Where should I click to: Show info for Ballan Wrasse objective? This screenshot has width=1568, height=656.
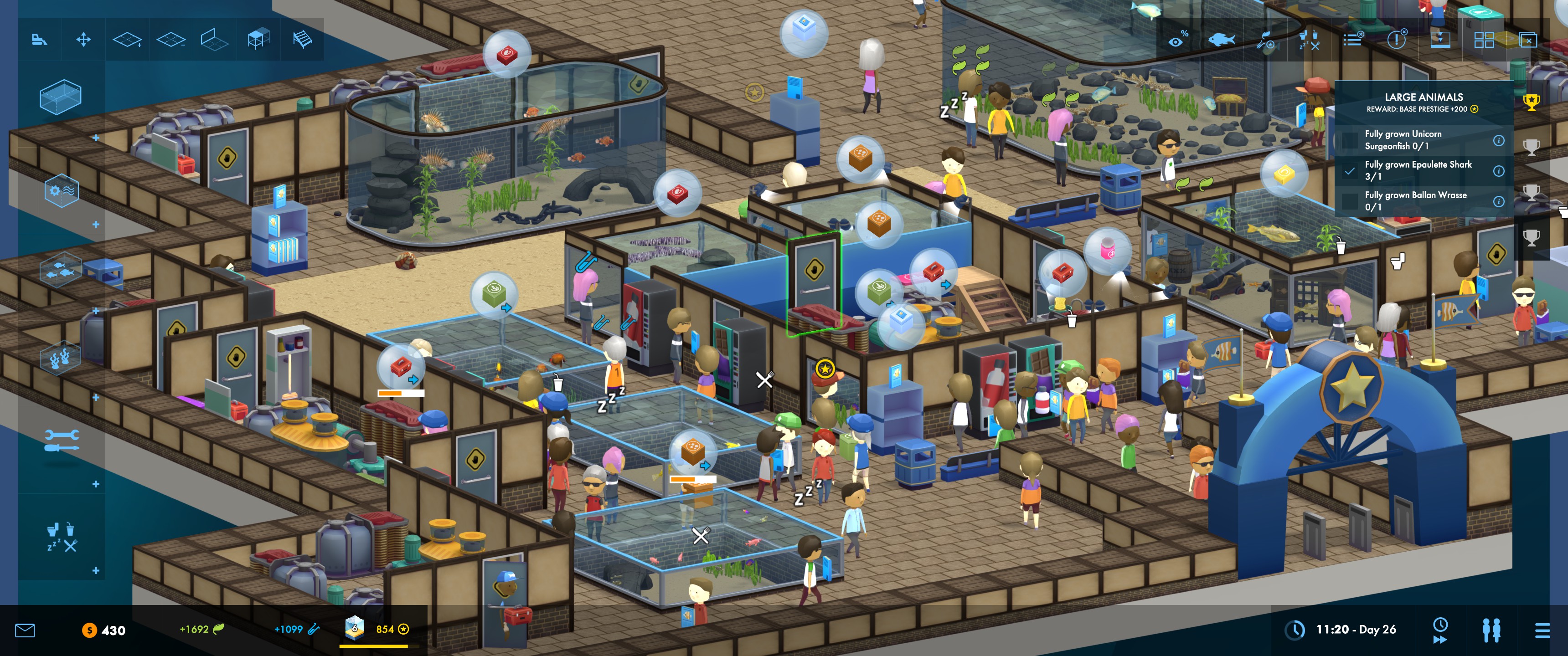coord(1499,201)
